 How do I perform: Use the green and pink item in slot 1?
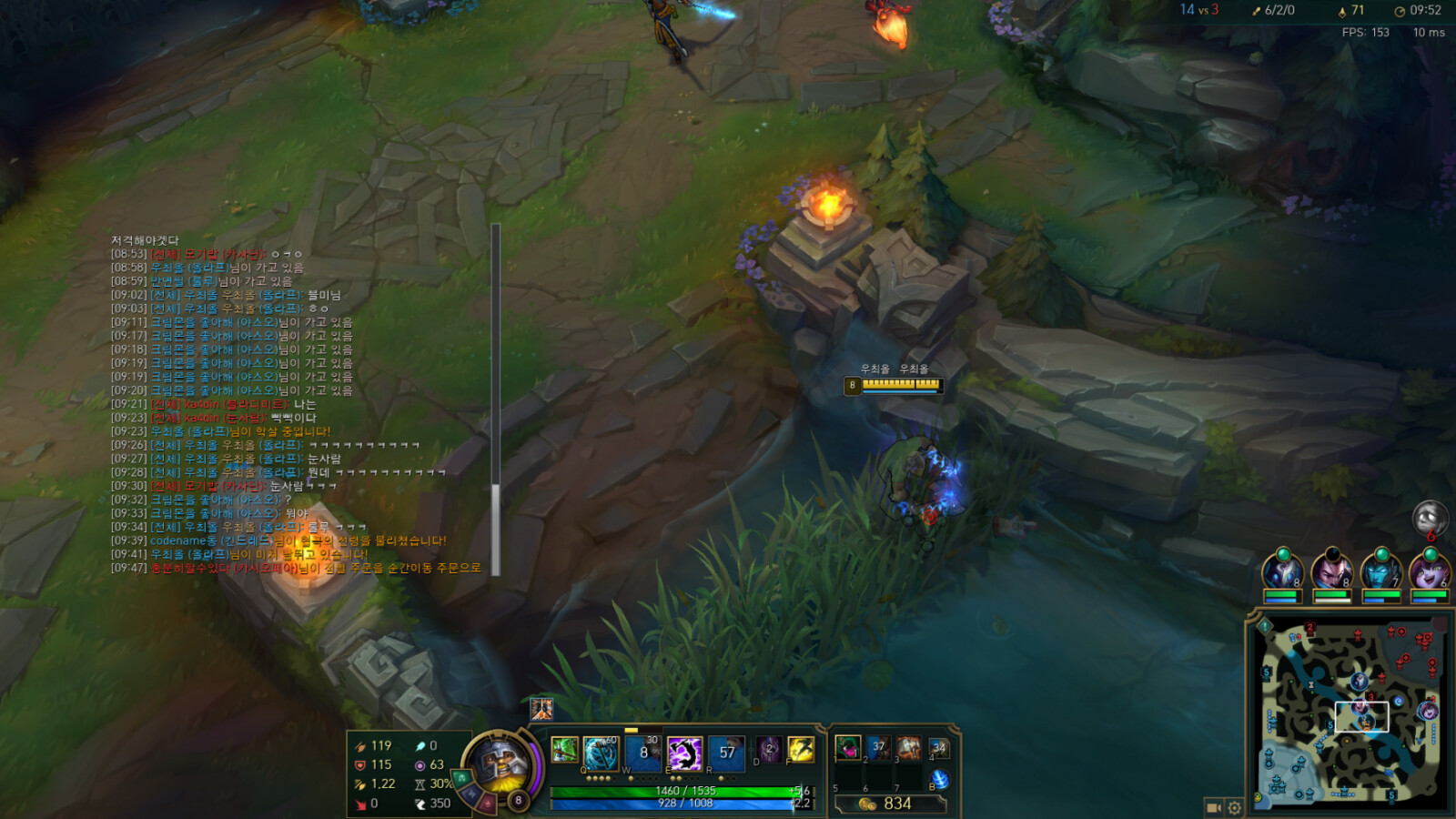(847, 748)
